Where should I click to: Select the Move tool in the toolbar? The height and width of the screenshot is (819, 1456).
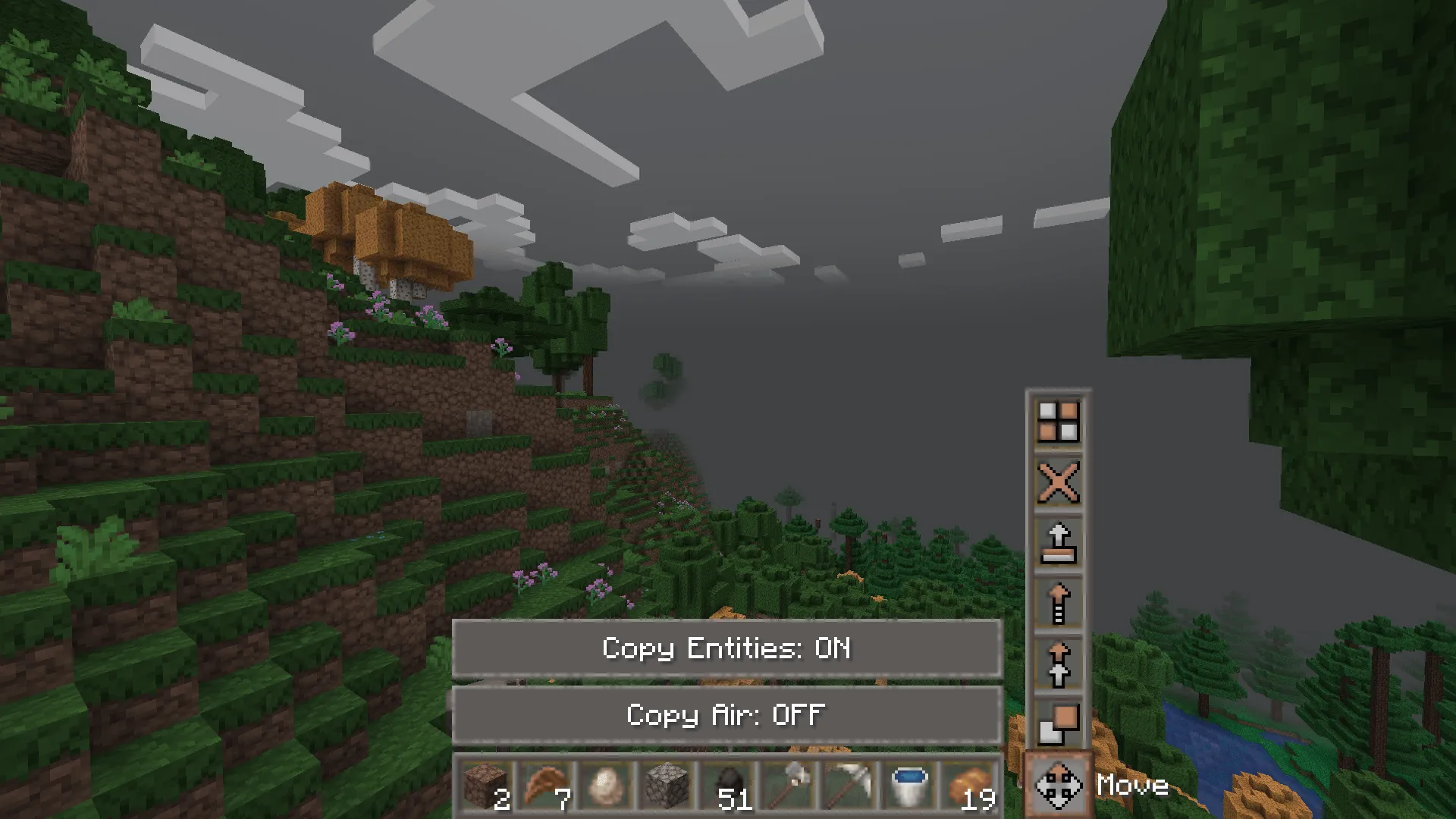click(1057, 787)
